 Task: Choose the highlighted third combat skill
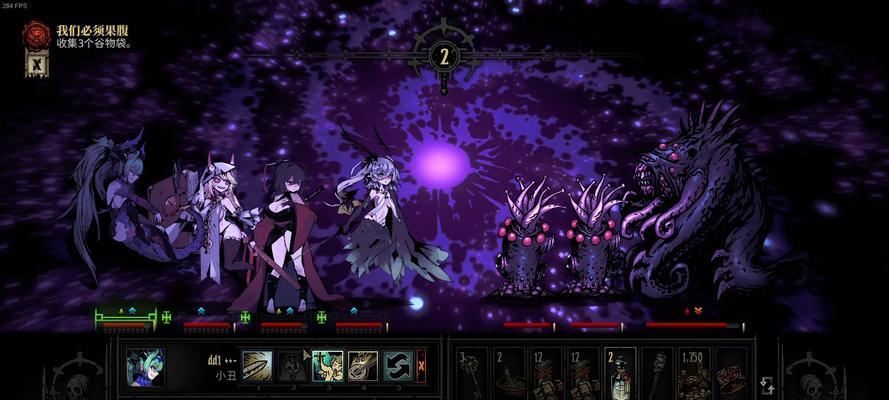(327, 366)
